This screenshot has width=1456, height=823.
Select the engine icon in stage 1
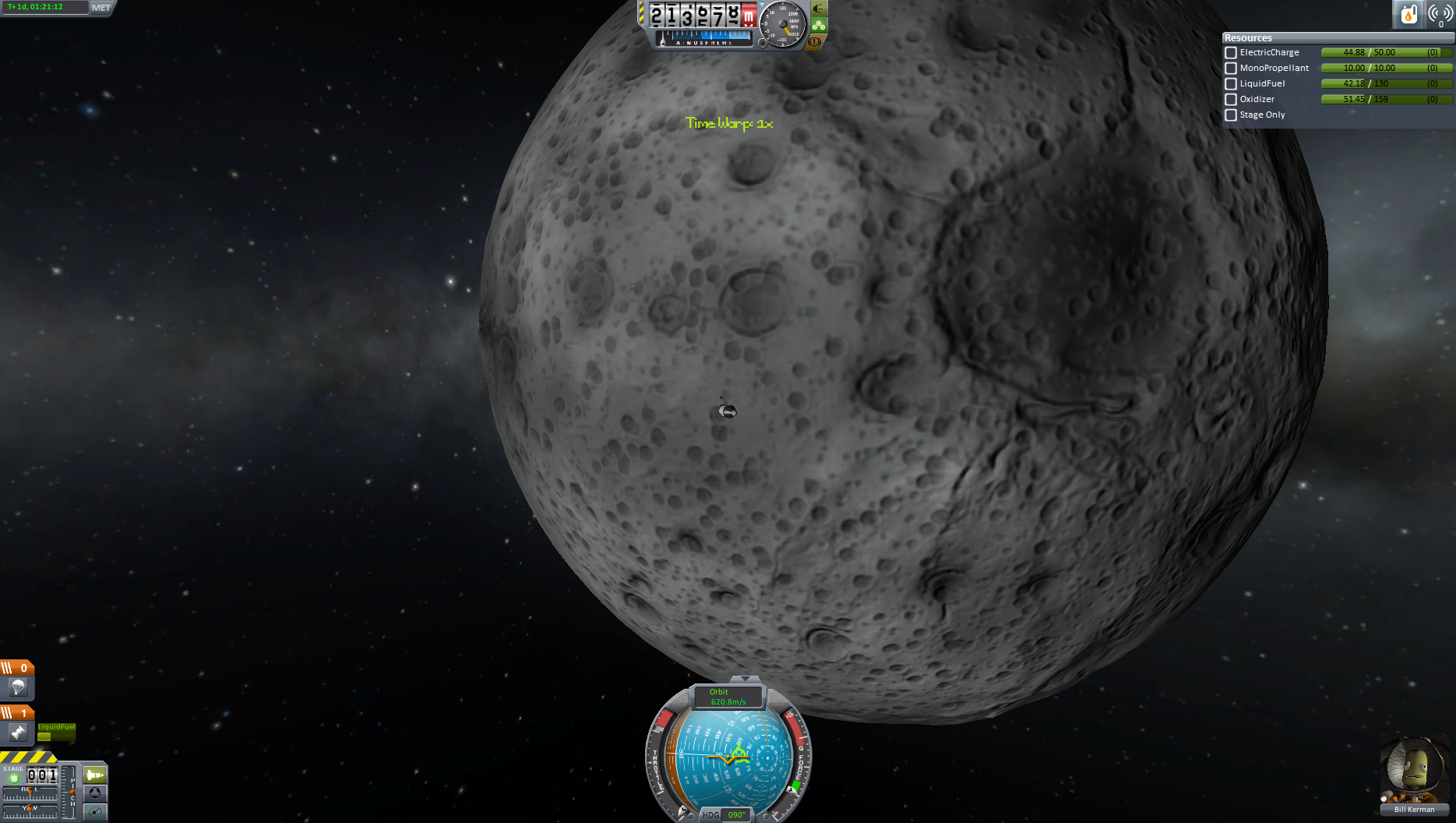(x=18, y=733)
